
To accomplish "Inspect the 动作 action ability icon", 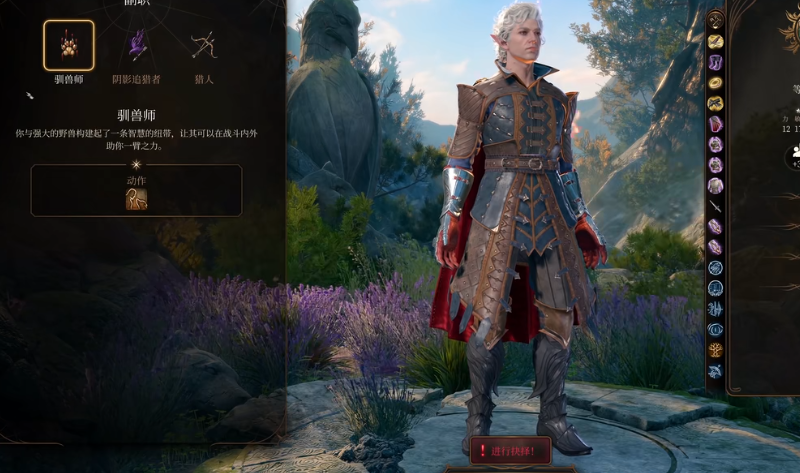I will [x=136, y=199].
